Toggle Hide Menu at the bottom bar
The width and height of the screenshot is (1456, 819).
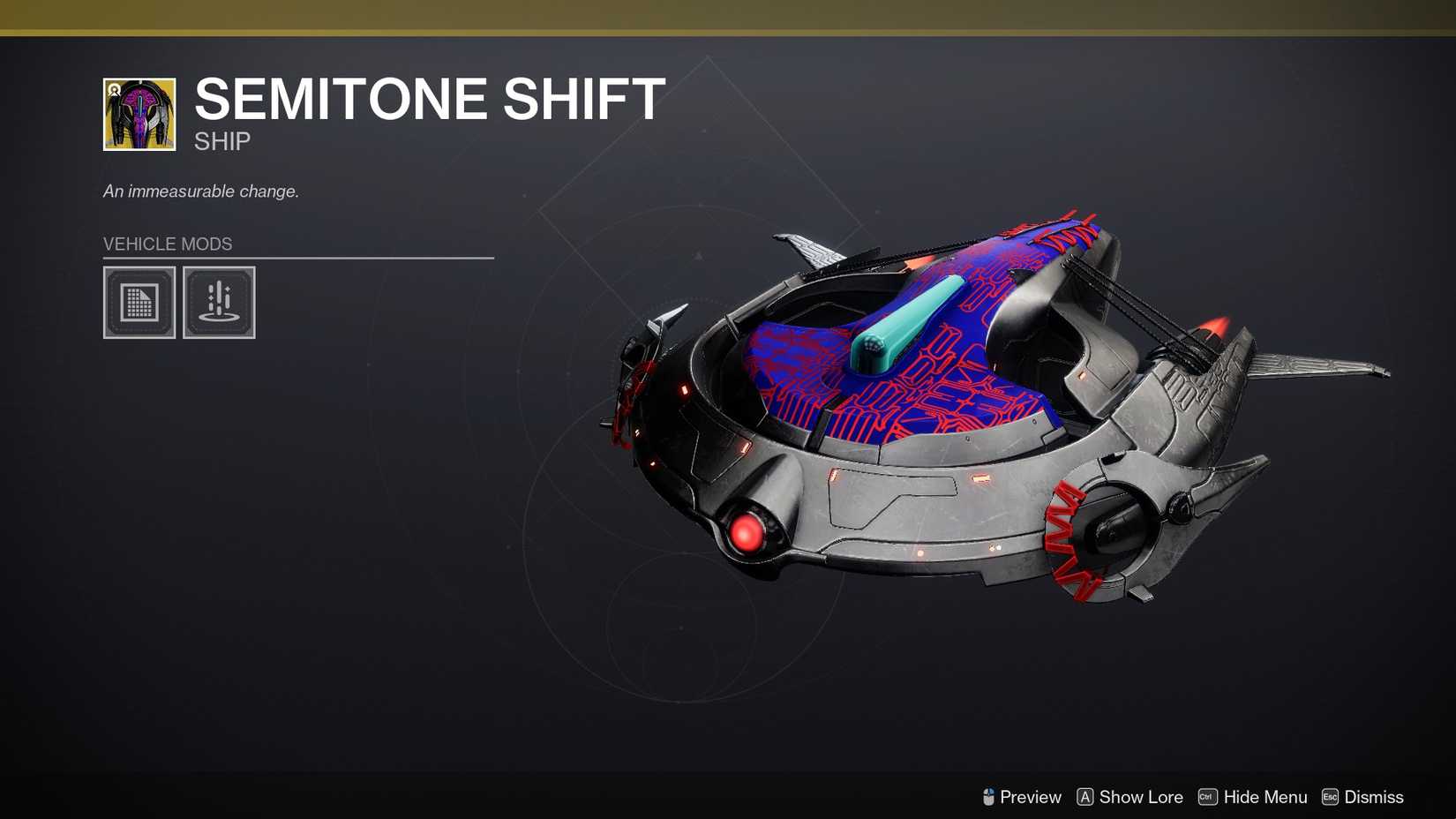tap(1265, 797)
